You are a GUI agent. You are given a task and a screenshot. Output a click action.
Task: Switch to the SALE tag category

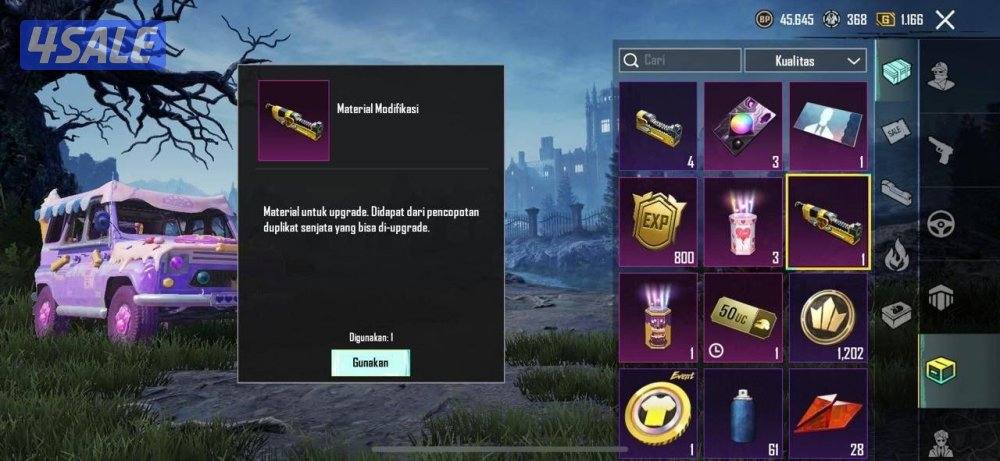click(x=895, y=131)
